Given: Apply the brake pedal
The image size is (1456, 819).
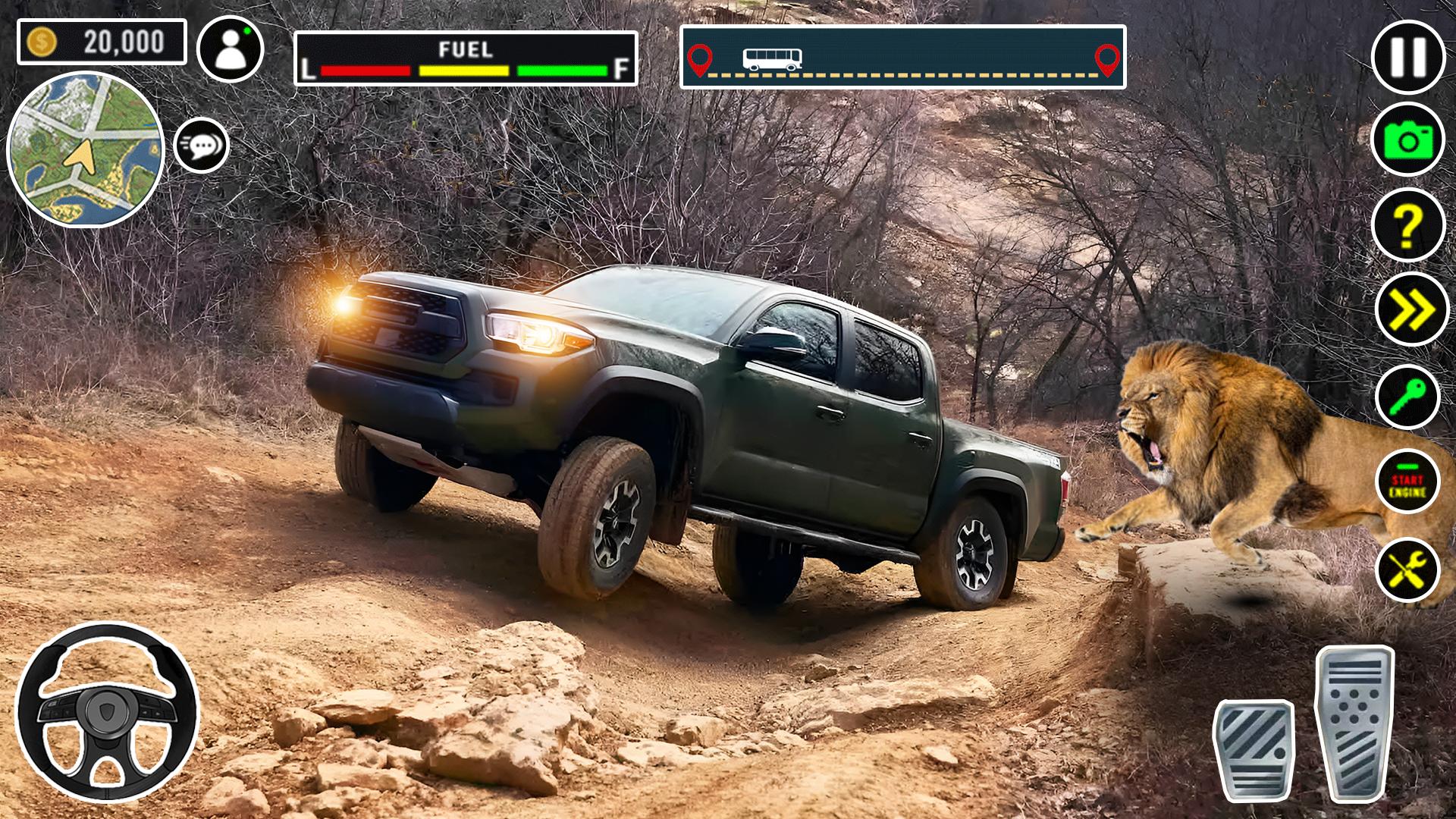Looking at the screenshot, I should coord(1254,748).
